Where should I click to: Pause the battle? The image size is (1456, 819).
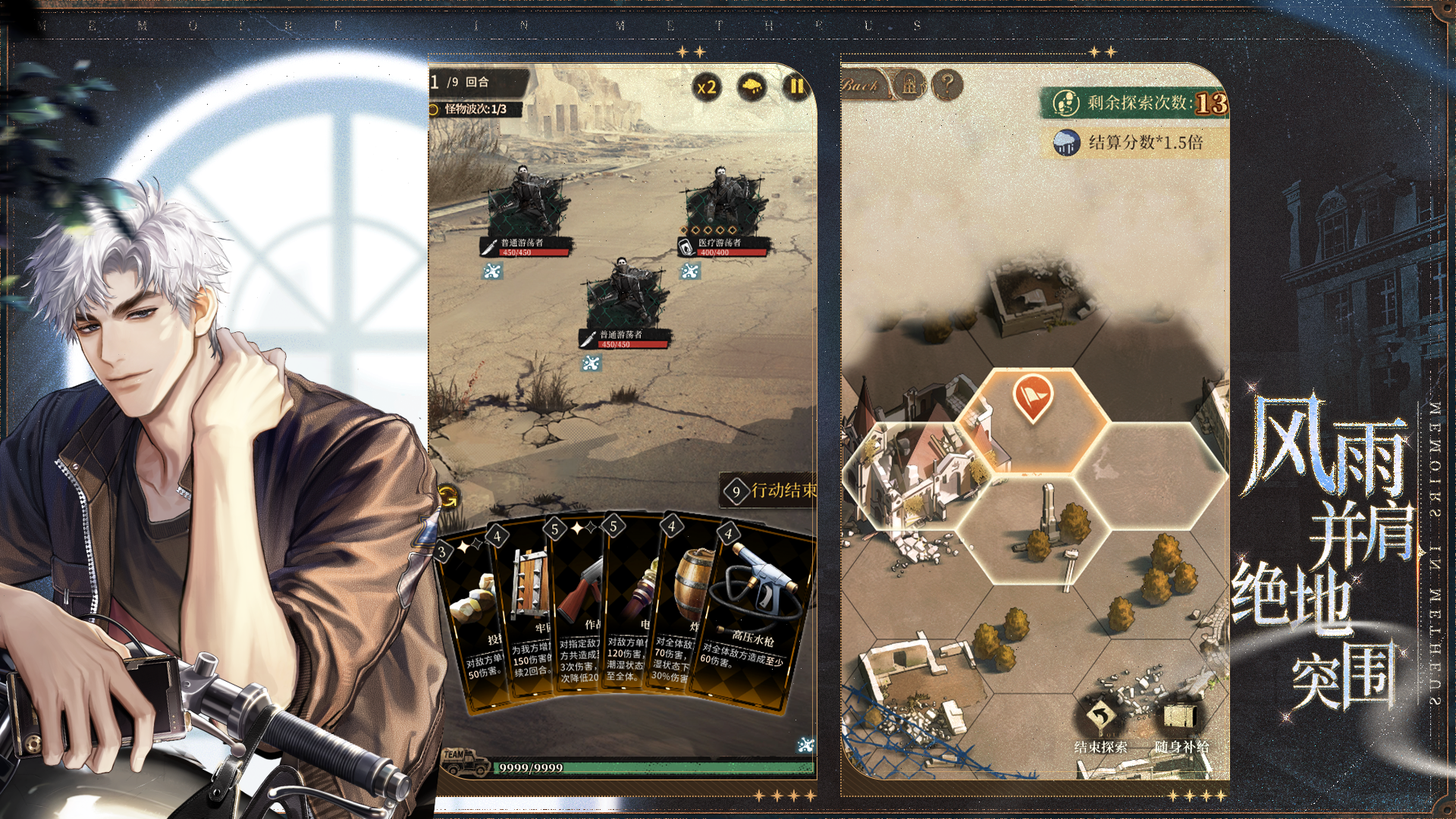tap(795, 86)
